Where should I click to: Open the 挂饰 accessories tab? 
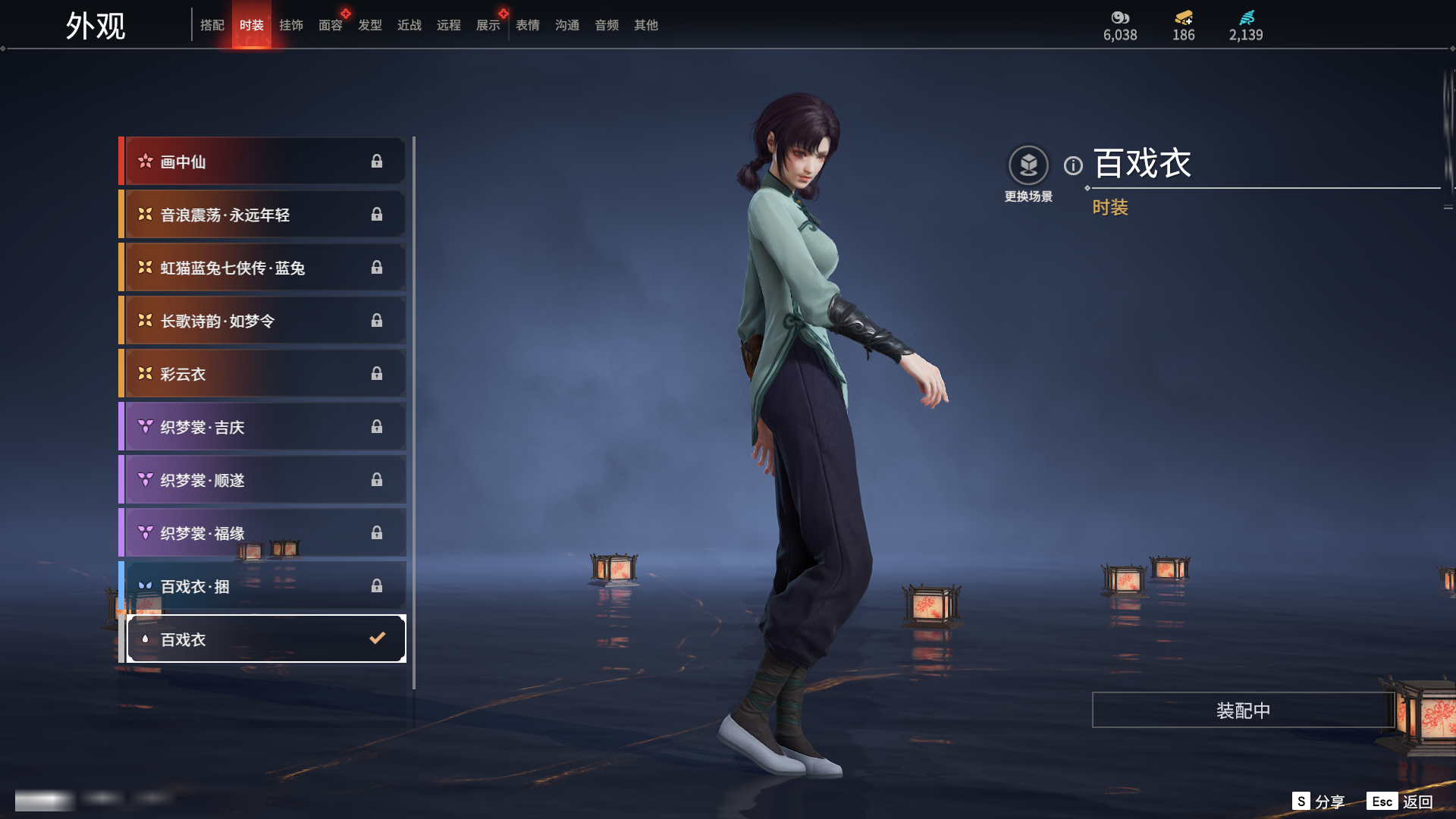291,25
